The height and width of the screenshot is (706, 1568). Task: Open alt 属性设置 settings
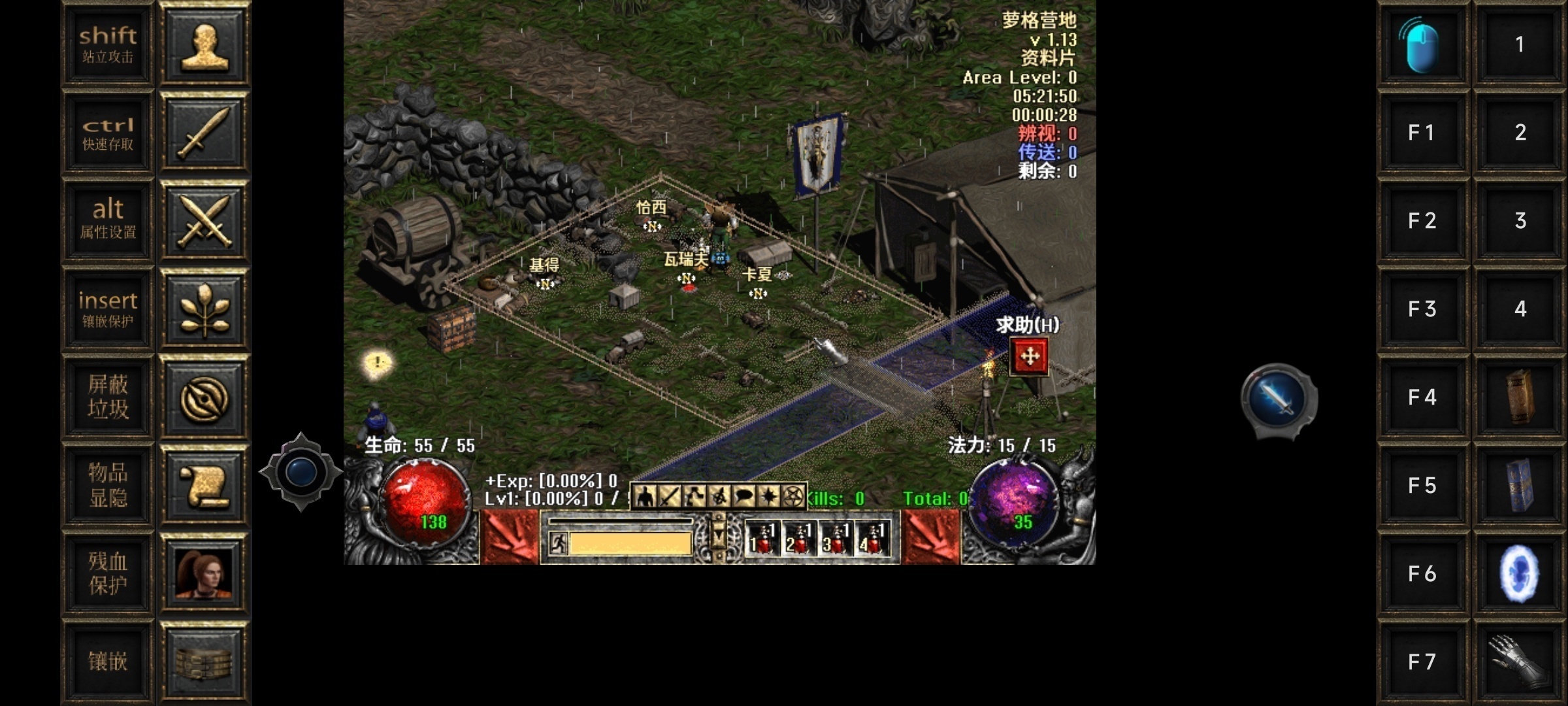point(108,220)
